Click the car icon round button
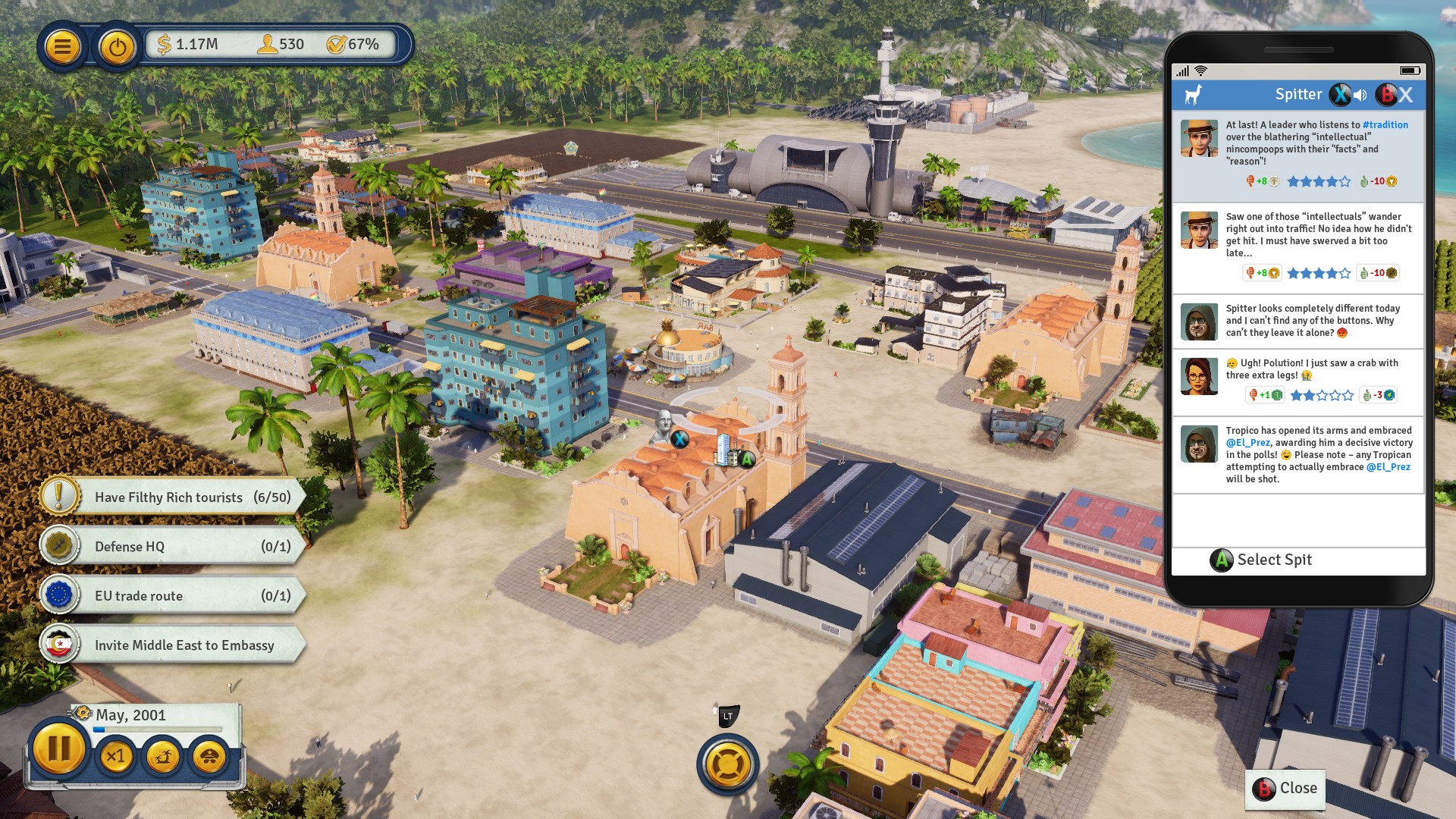The width and height of the screenshot is (1456, 819). [210, 756]
